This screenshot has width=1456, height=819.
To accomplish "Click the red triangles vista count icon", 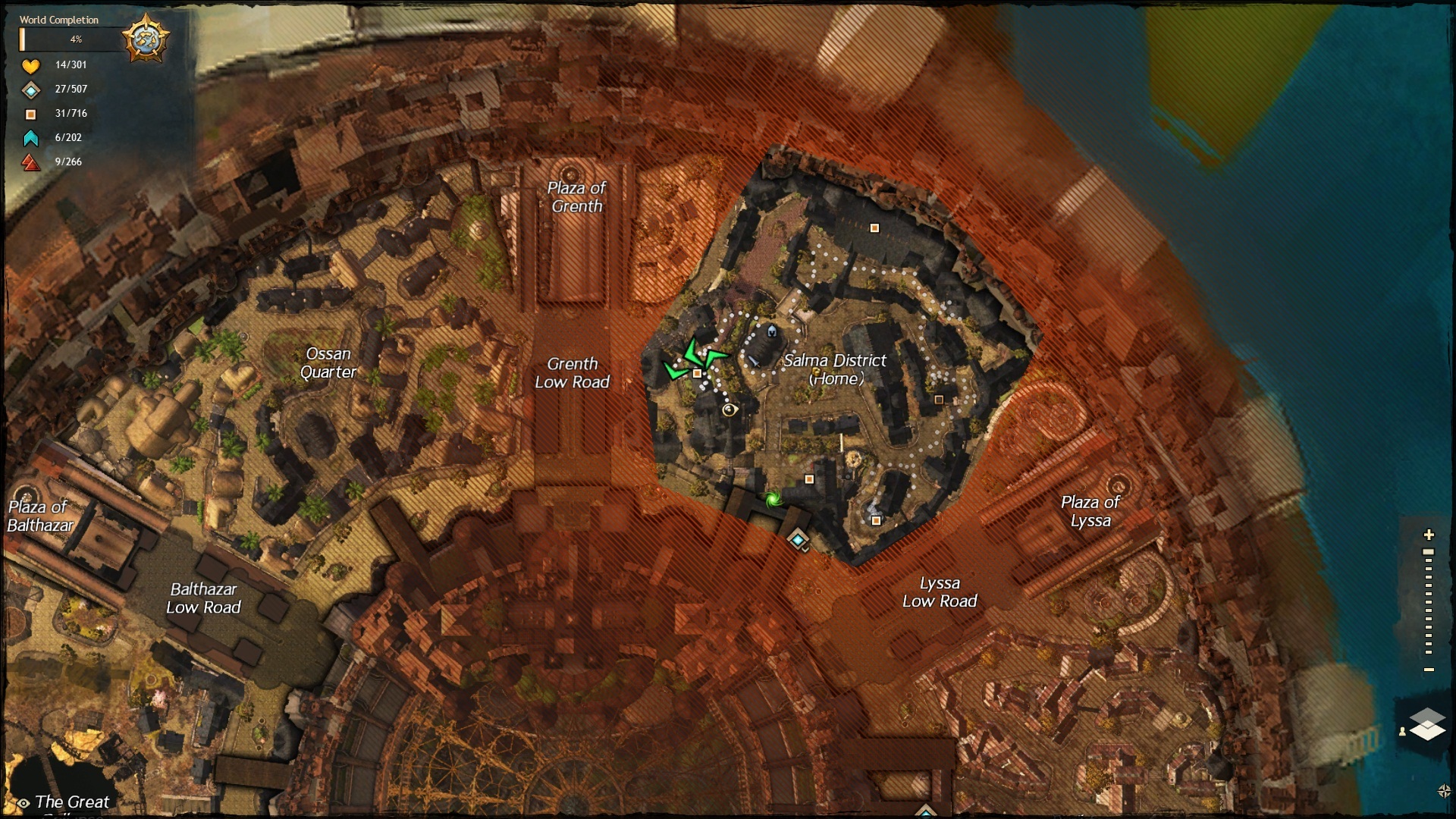I will tap(30, 162).
